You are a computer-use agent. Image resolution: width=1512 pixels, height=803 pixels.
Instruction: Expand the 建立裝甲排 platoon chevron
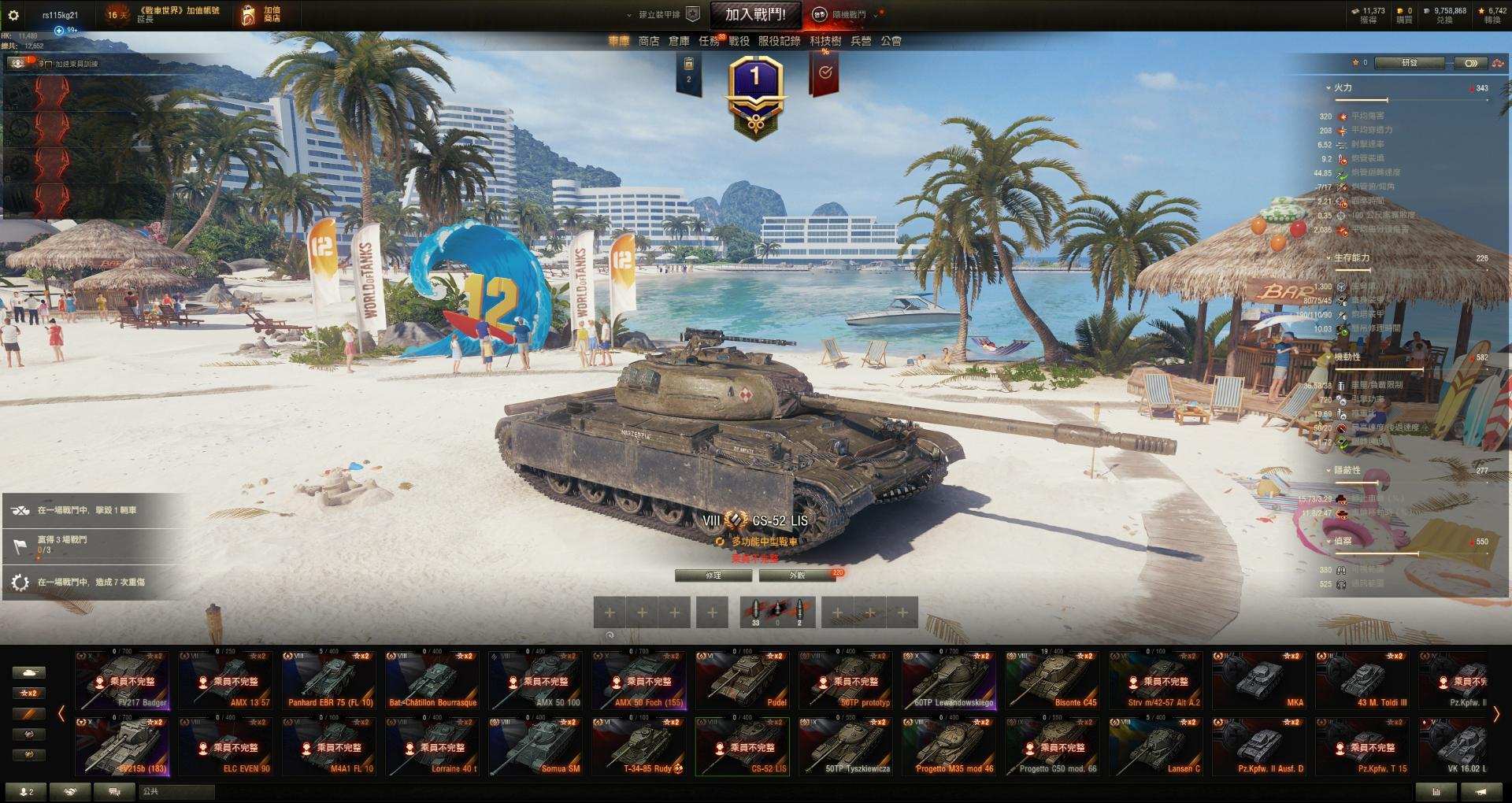[627, 13]
